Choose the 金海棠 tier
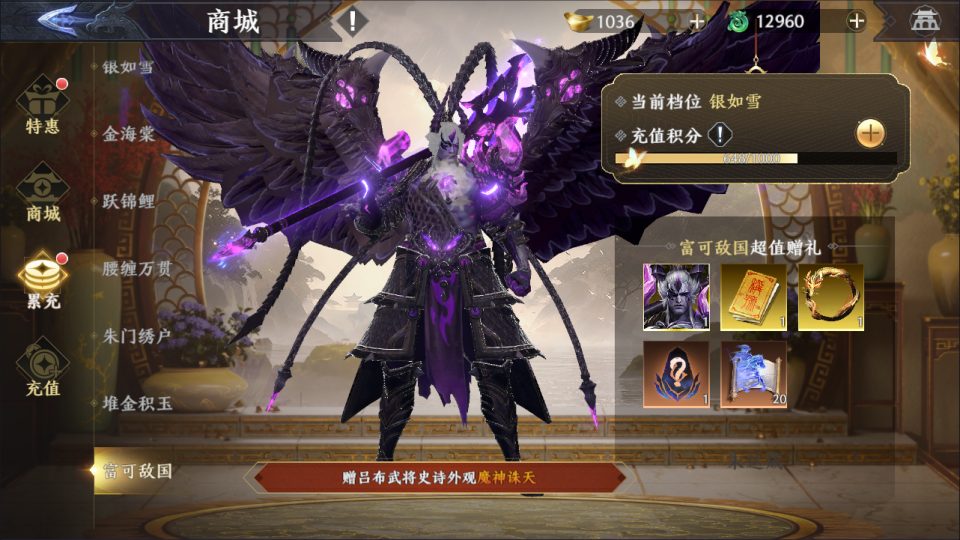 click(x=129, y=133)
